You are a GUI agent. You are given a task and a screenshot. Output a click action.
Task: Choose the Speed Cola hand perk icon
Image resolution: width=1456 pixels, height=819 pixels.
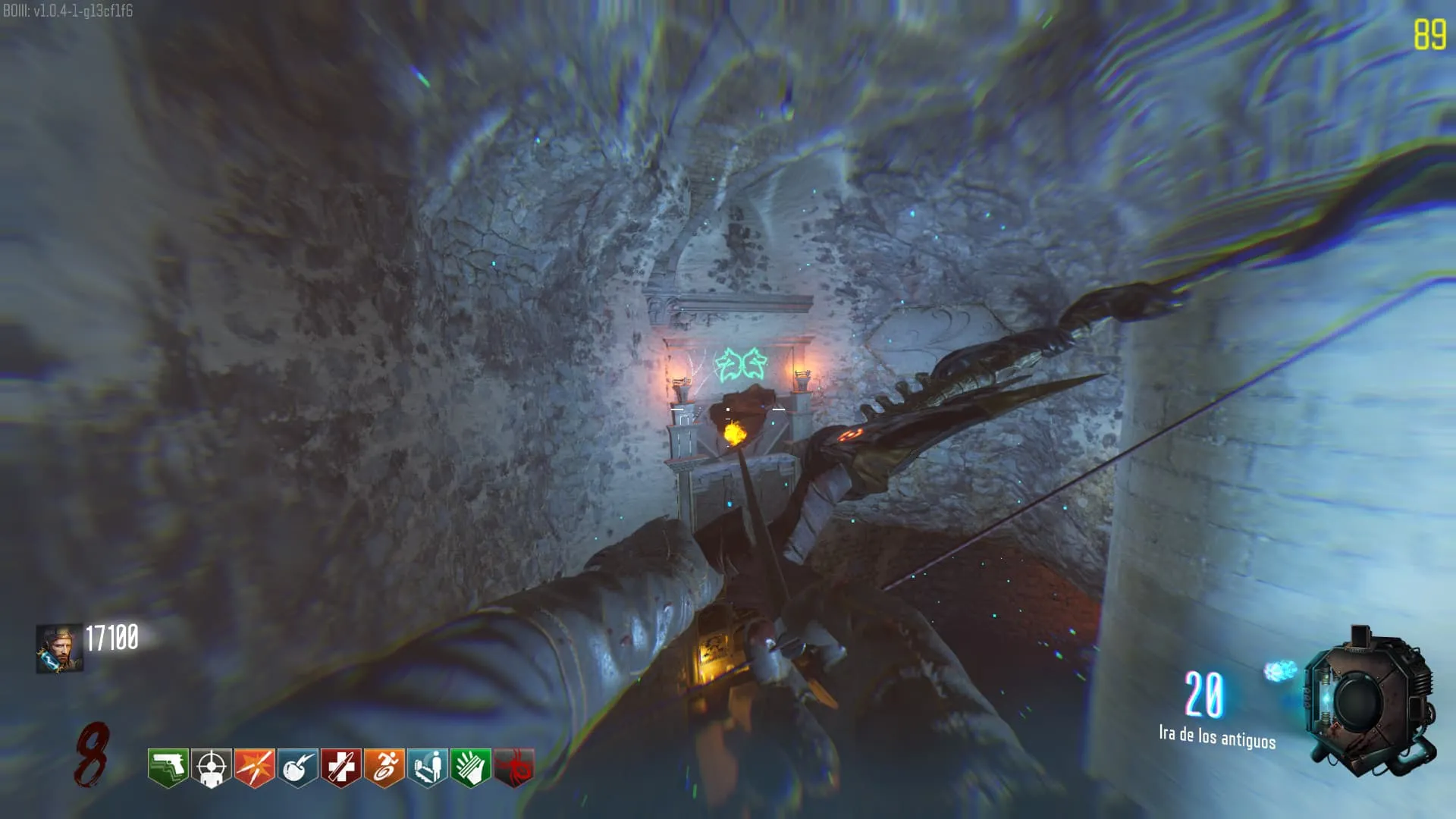tap(470, 767)
